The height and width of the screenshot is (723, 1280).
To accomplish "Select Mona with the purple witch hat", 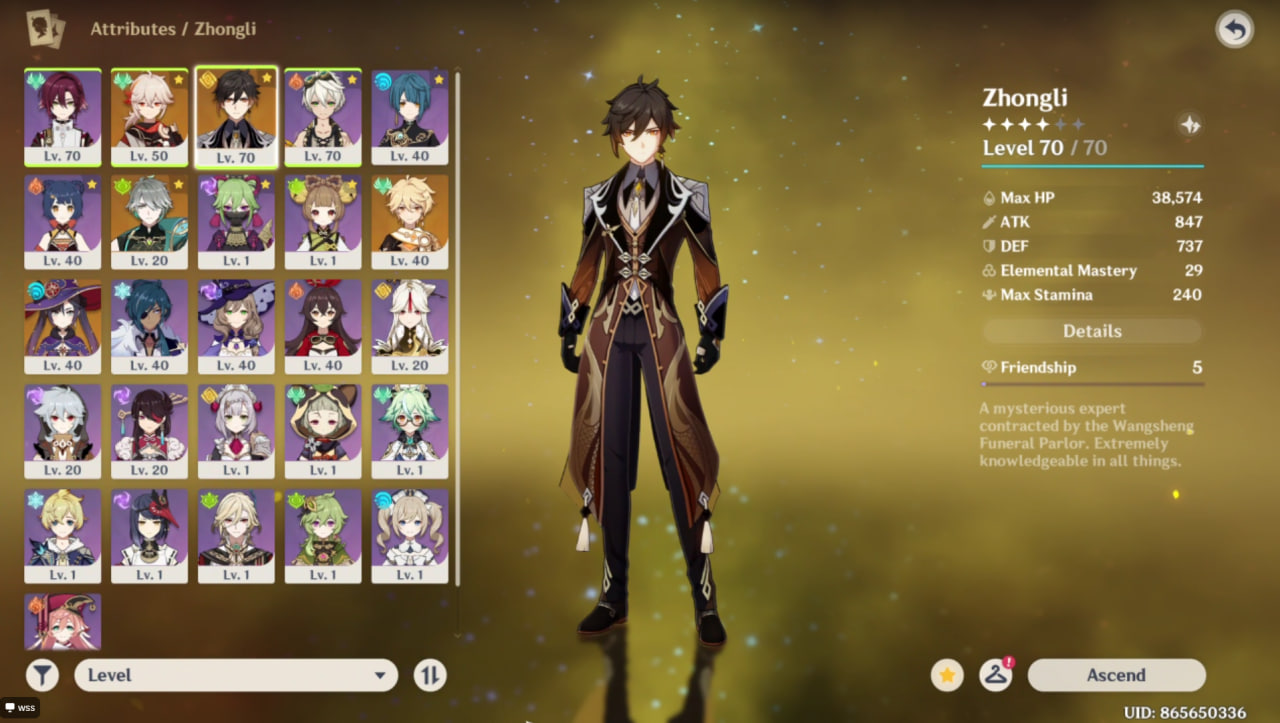I will [62, 325].
